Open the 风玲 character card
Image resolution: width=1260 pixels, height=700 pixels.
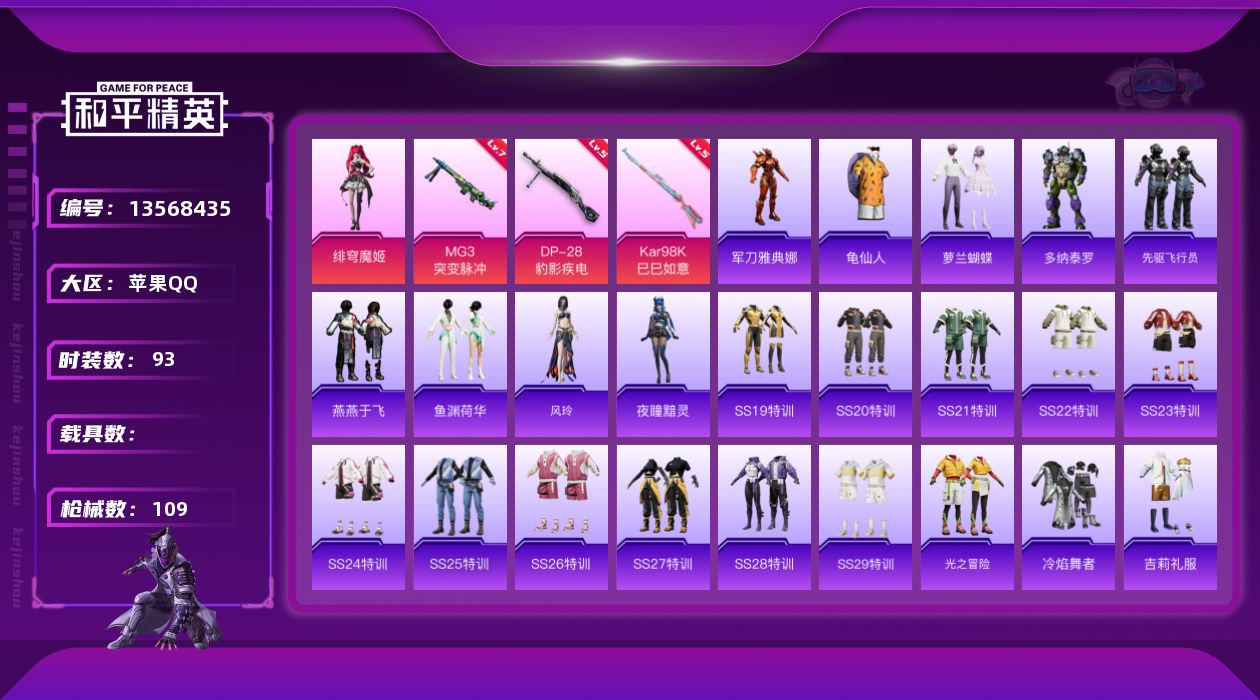coord(561,364)
